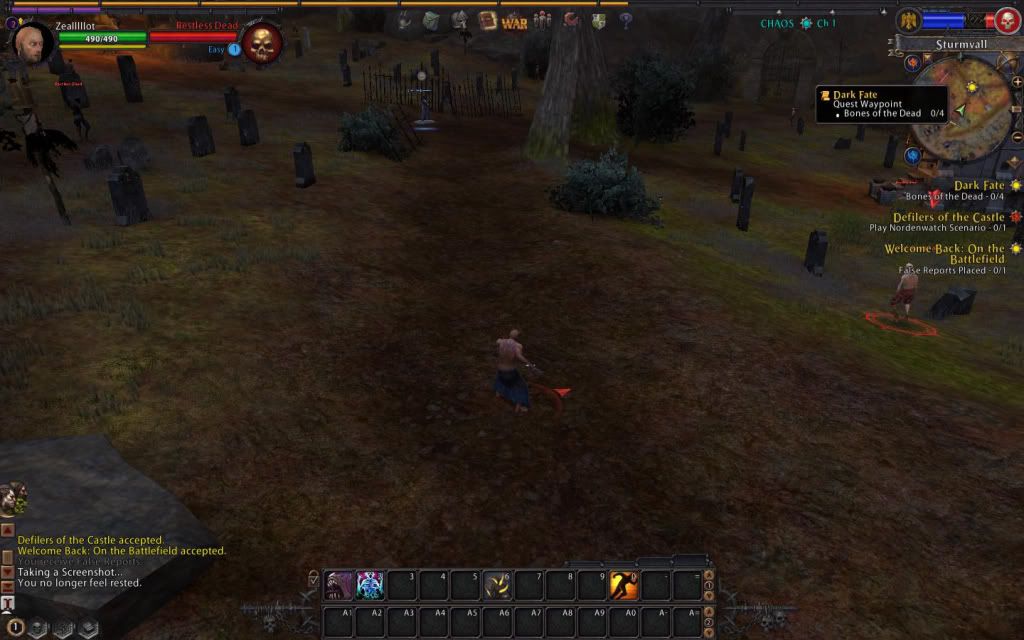Viewport: 1024px width, 640px height.
Task: Use the yellow claw slash ability
Action: (497, 585)
